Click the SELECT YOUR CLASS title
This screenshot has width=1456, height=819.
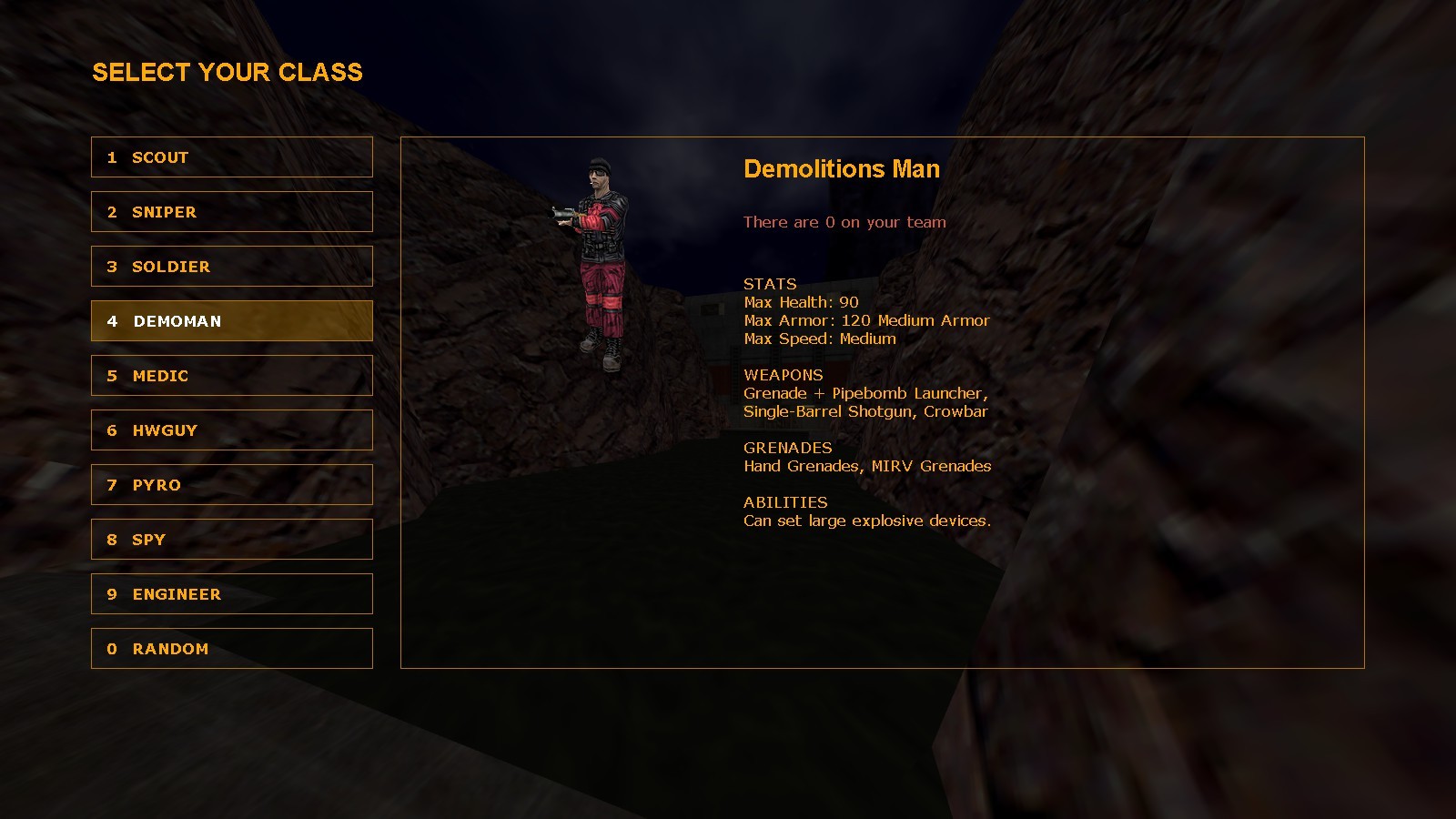coord(227,72)
